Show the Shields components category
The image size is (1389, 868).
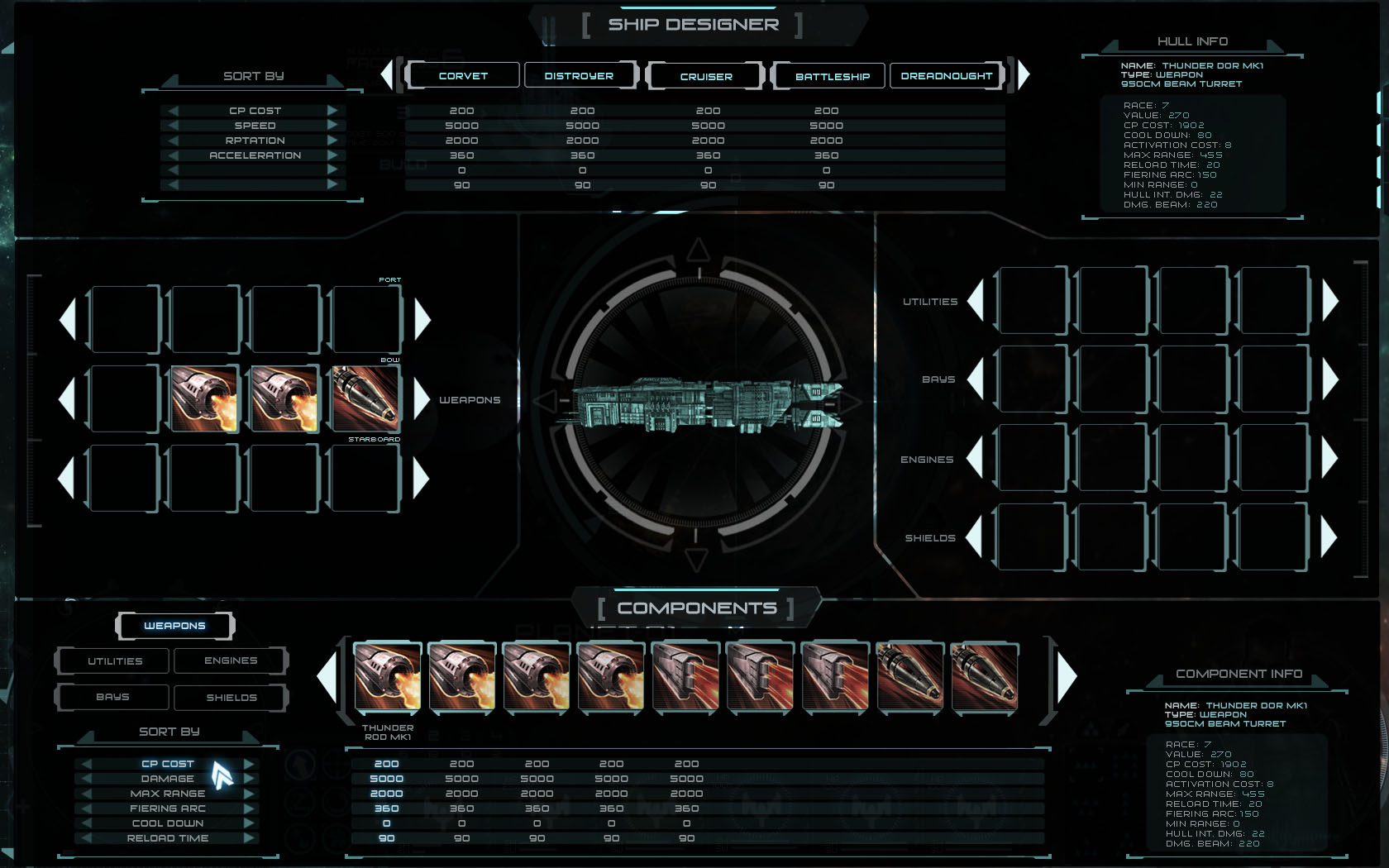point(231,697)
